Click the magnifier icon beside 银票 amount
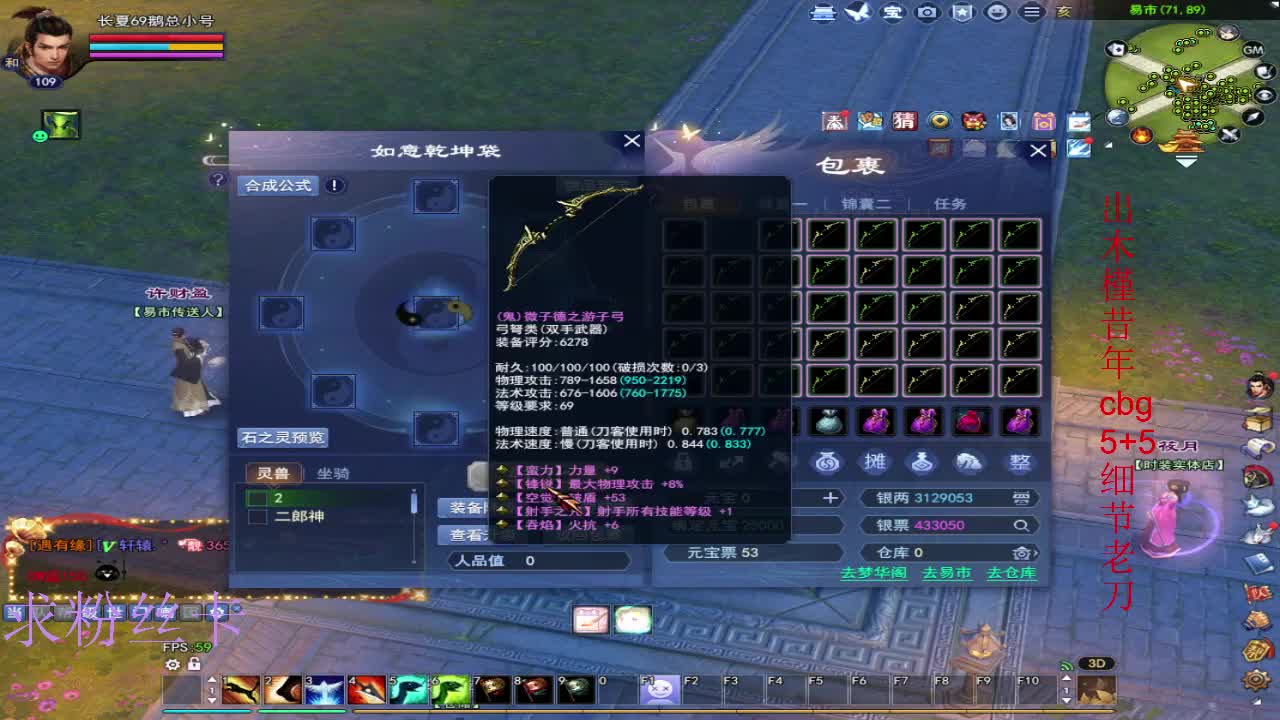Screen dimensions: 1280x720 tap(1020, 524)
